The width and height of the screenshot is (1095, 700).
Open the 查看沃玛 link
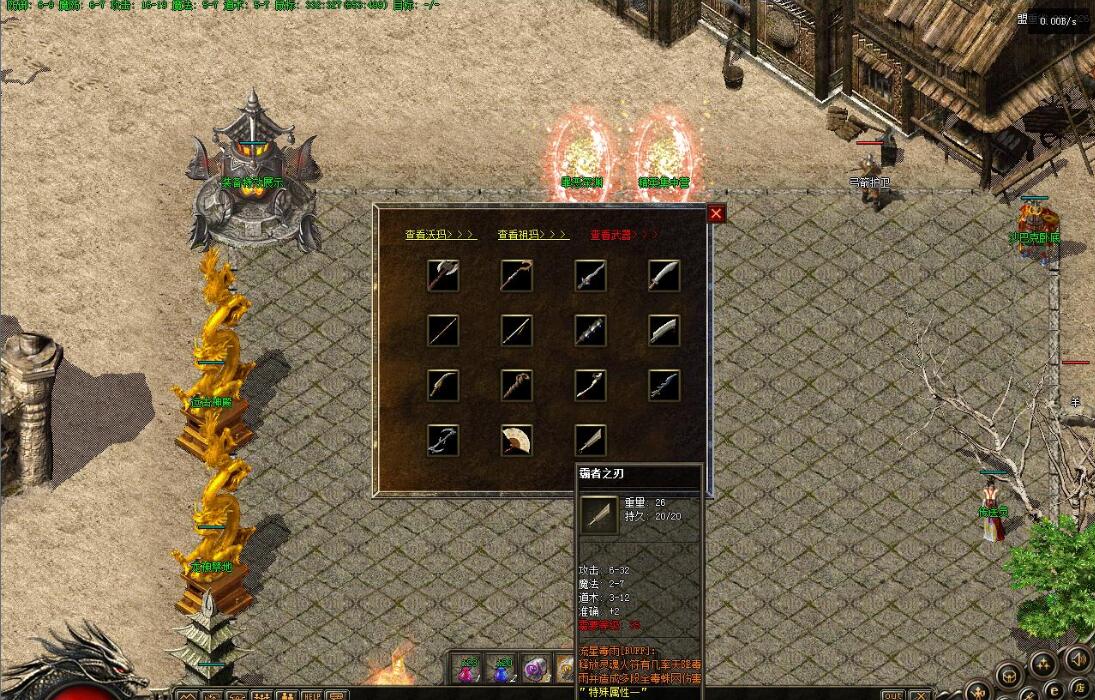(x=440, y=235)
